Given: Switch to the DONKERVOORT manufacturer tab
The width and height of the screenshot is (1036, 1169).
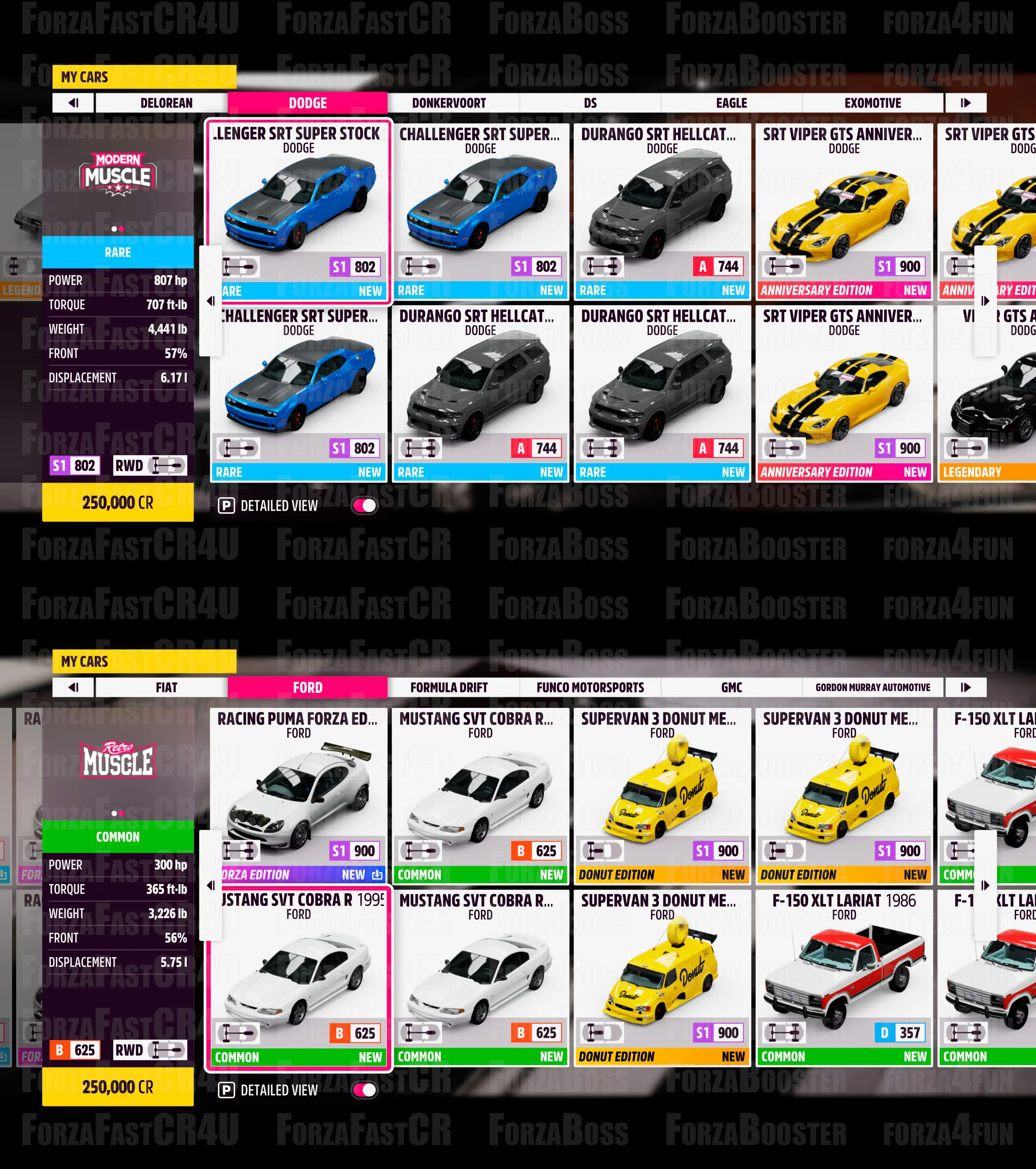Looking at the screenshot, I should 449,103.
